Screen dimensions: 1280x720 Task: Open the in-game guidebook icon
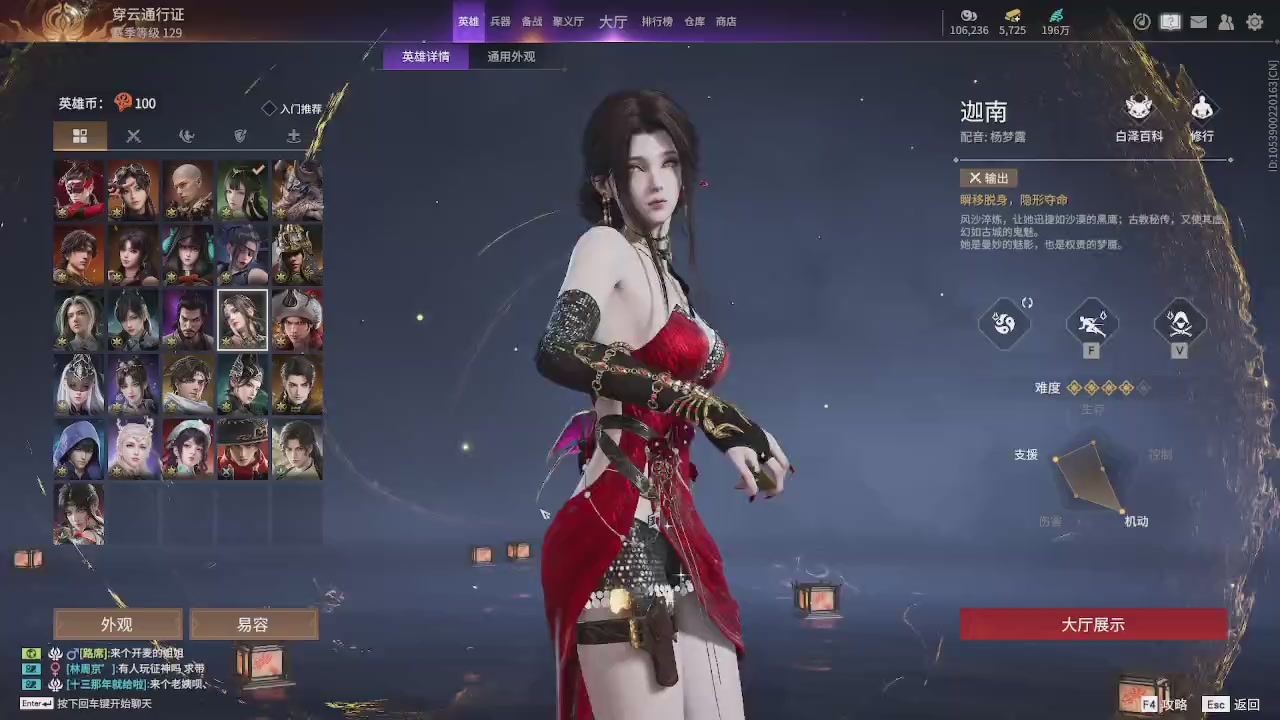pos(1170,21)
